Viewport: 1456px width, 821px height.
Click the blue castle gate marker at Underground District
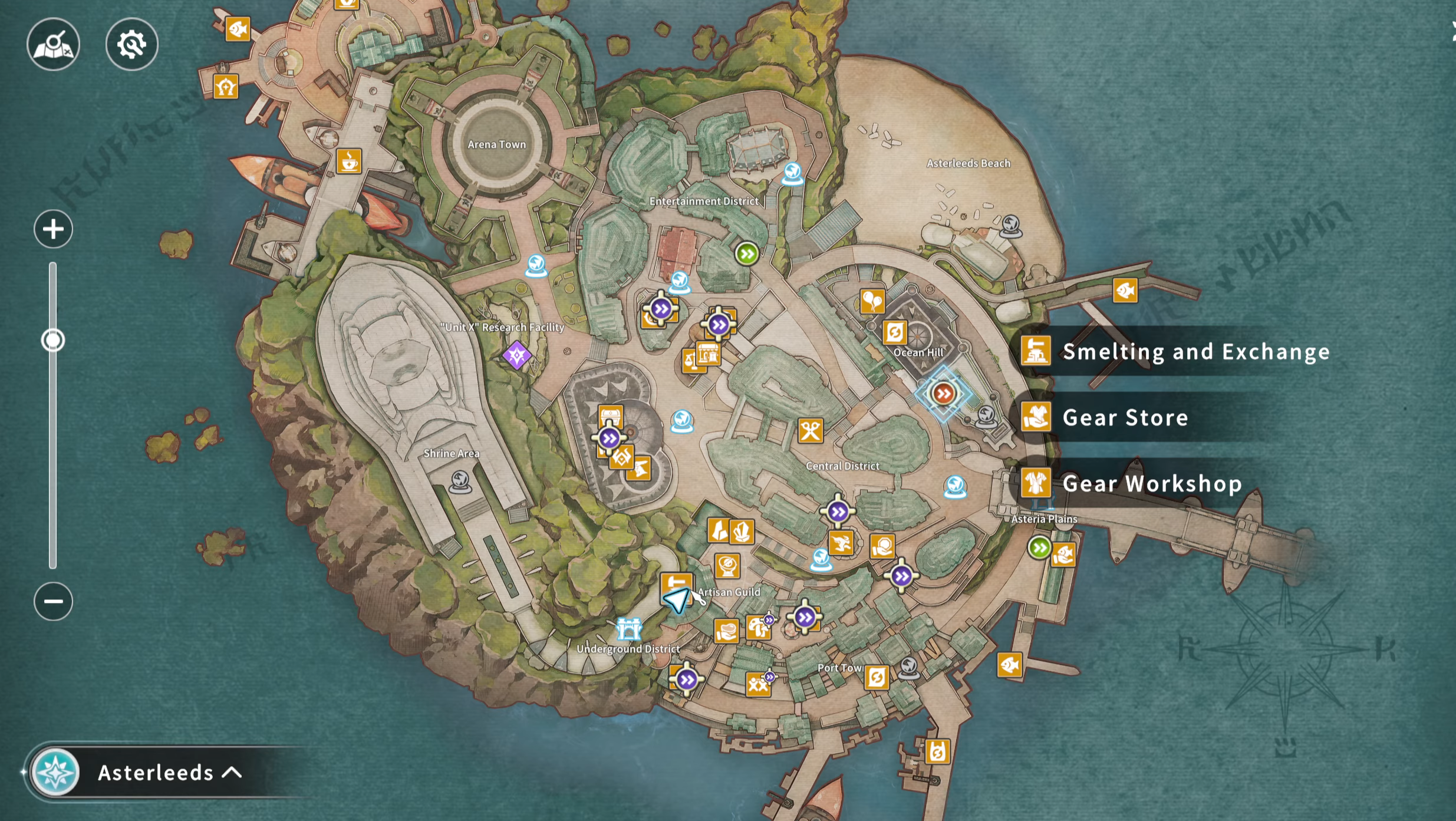628,629
